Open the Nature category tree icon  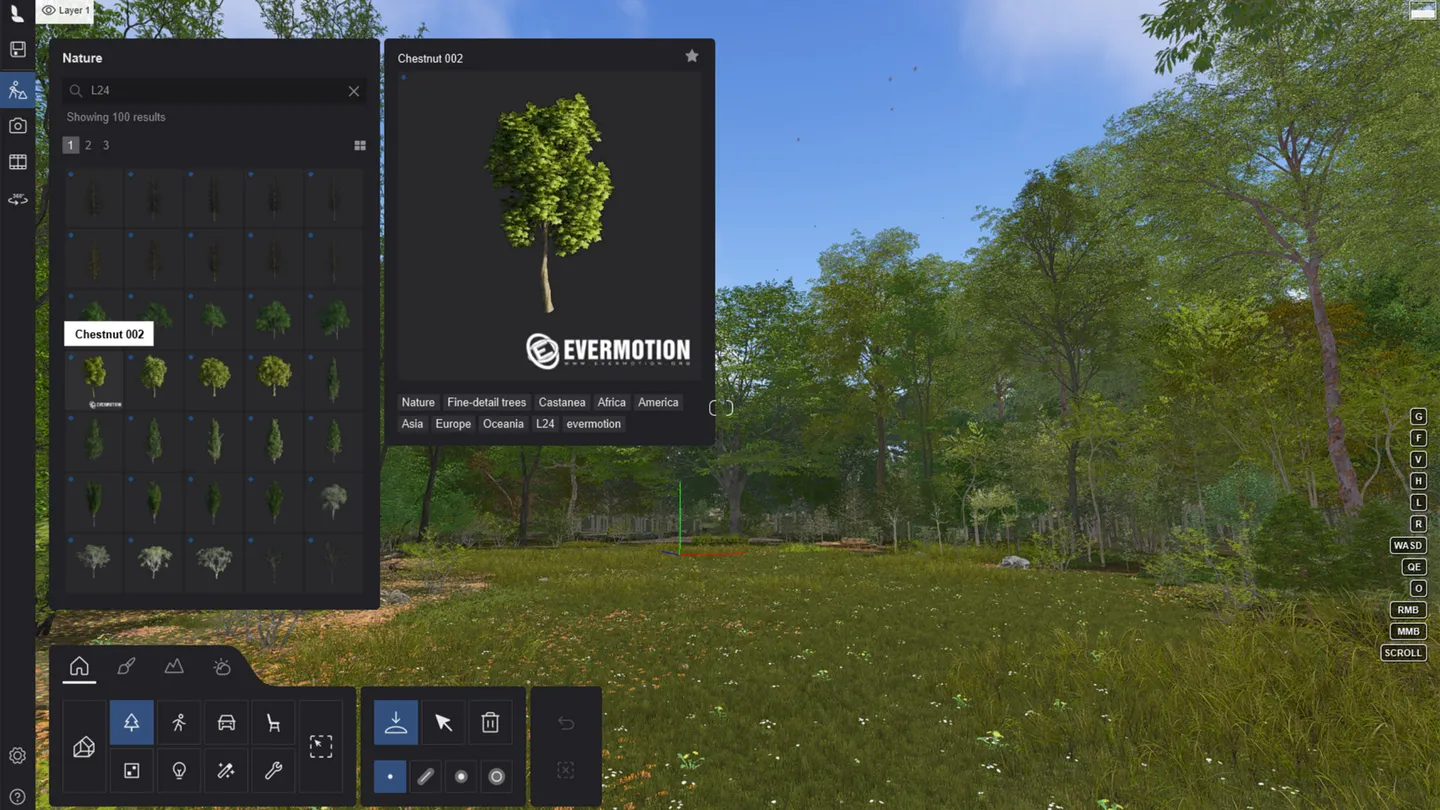[131, 723]
